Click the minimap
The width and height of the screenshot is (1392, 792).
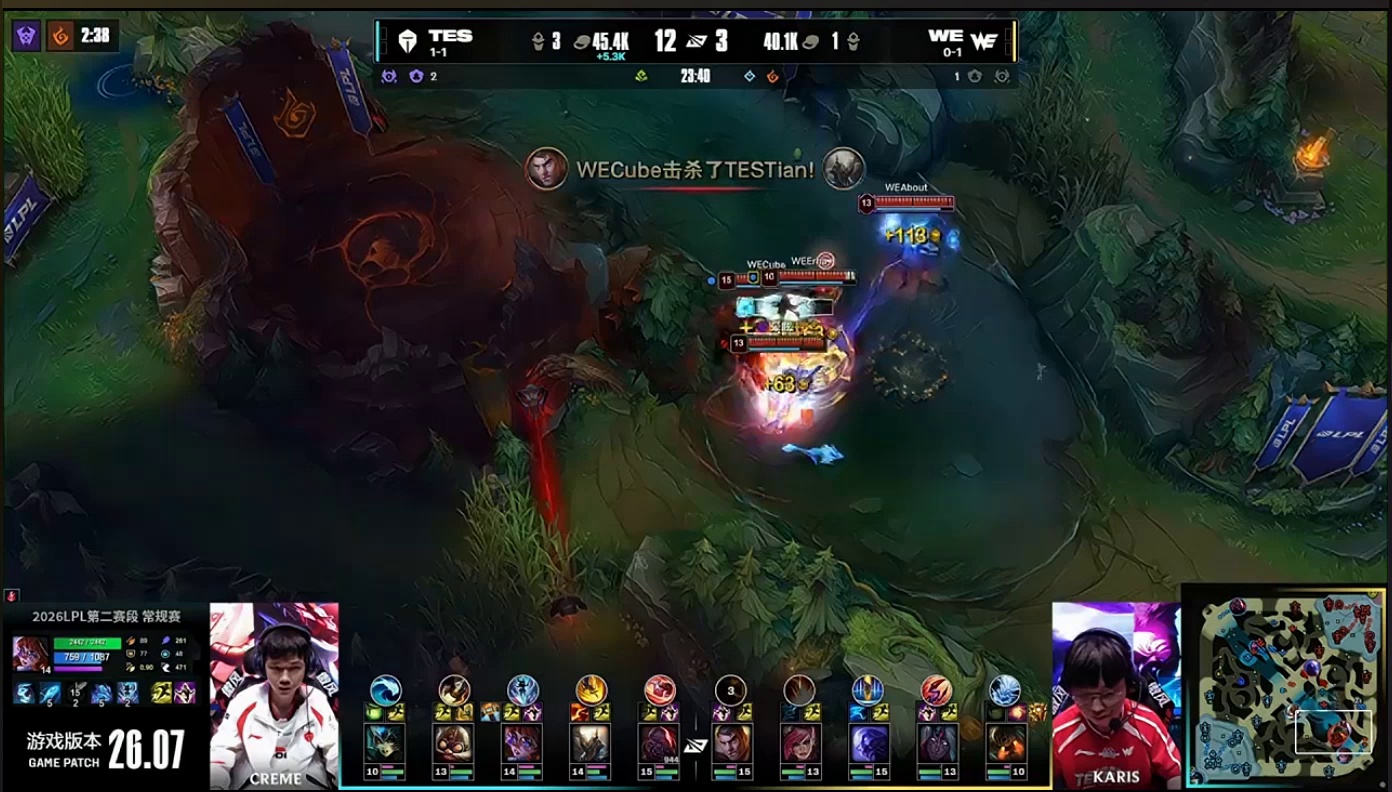pyautogui.click(x=1286, y=688)
